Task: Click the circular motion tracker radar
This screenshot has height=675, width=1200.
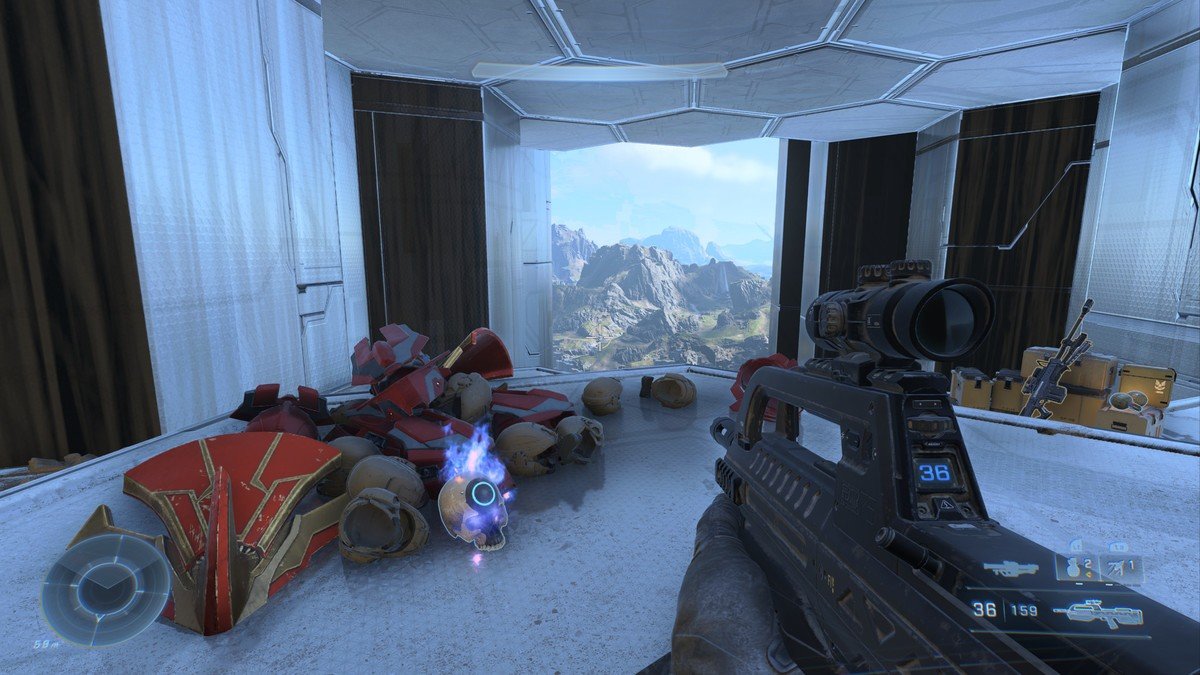Action: click(x=105, y=589)
